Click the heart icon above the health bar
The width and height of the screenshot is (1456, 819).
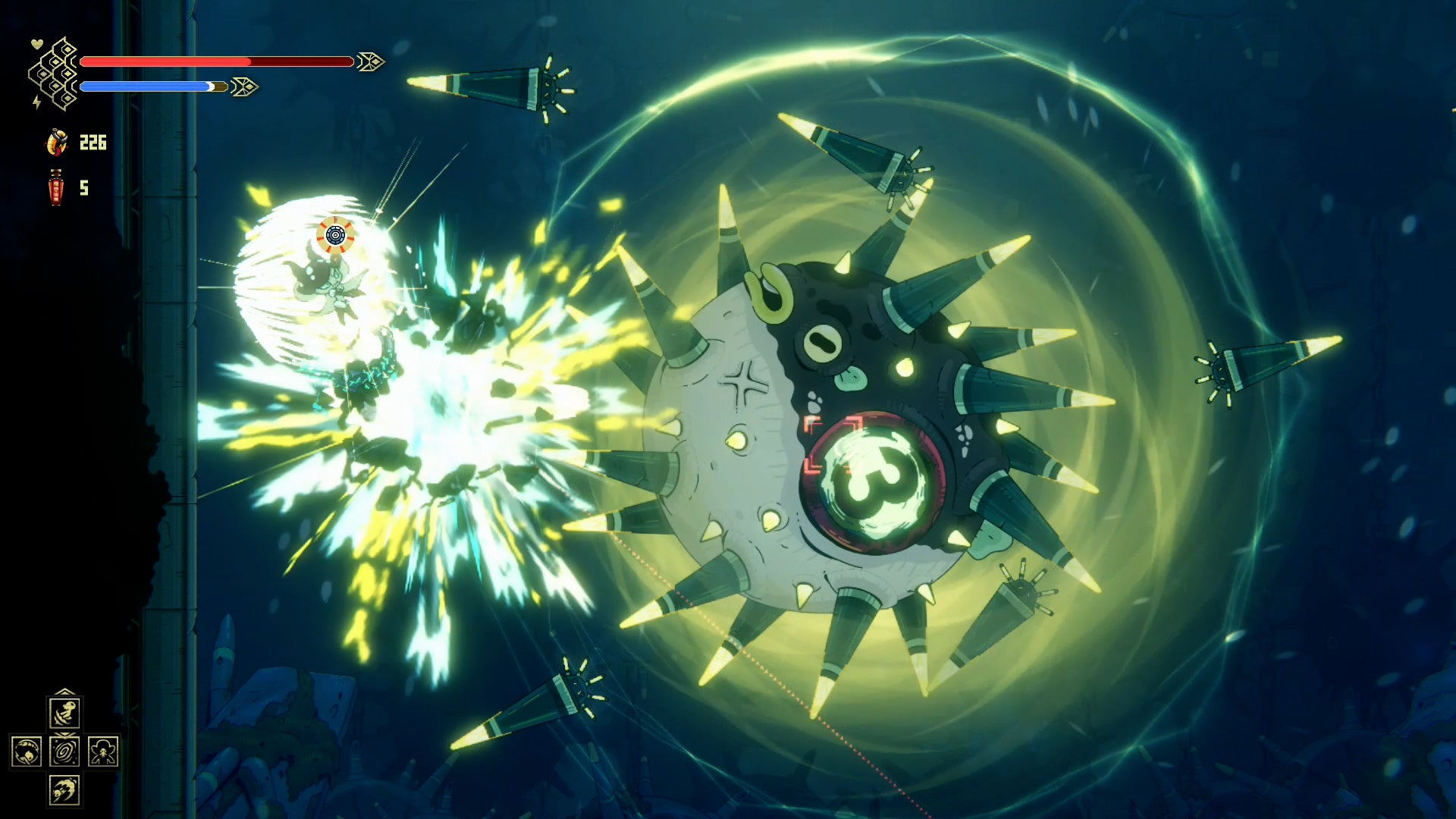36,44
